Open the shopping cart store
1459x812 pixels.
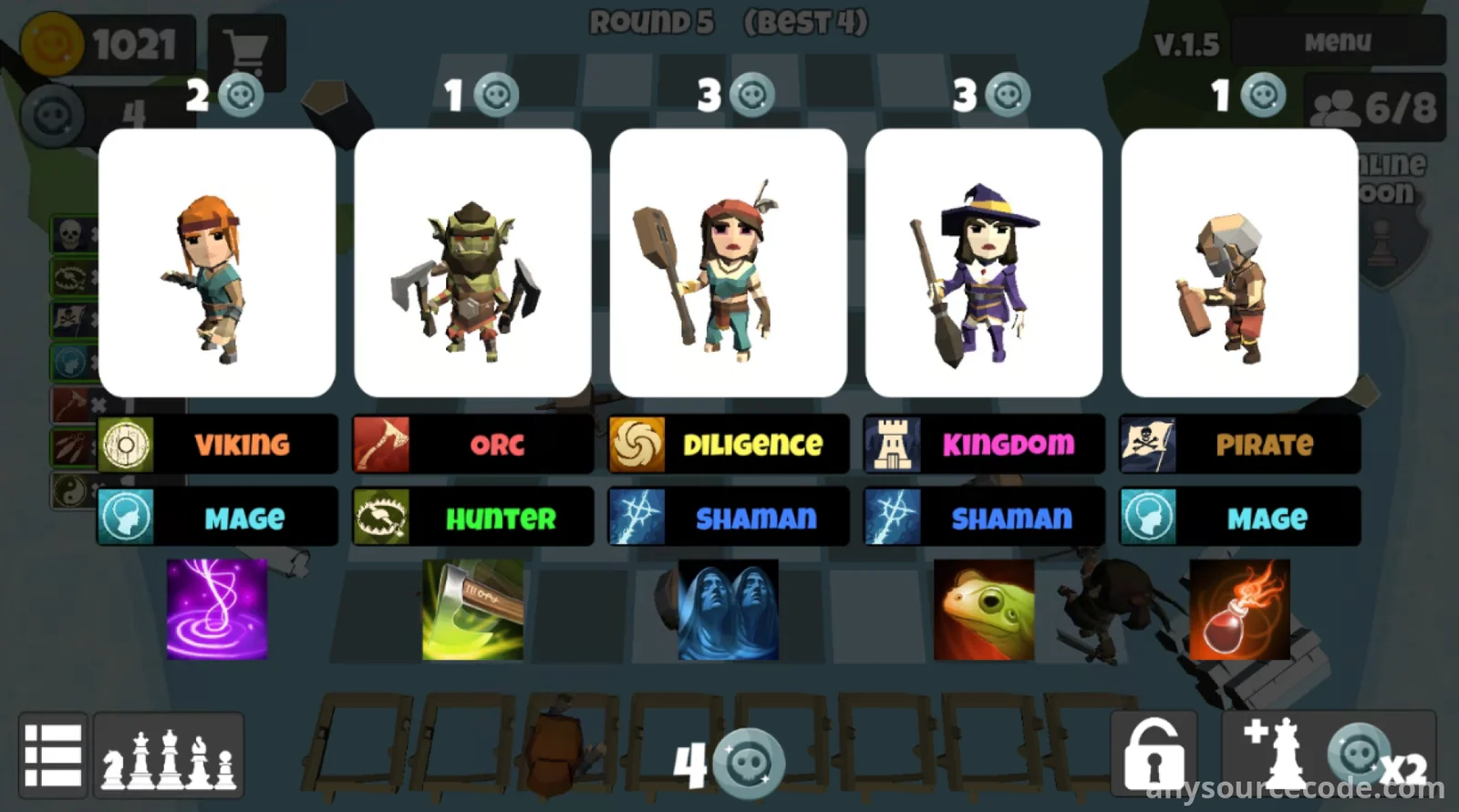click(x=245, y=50)
